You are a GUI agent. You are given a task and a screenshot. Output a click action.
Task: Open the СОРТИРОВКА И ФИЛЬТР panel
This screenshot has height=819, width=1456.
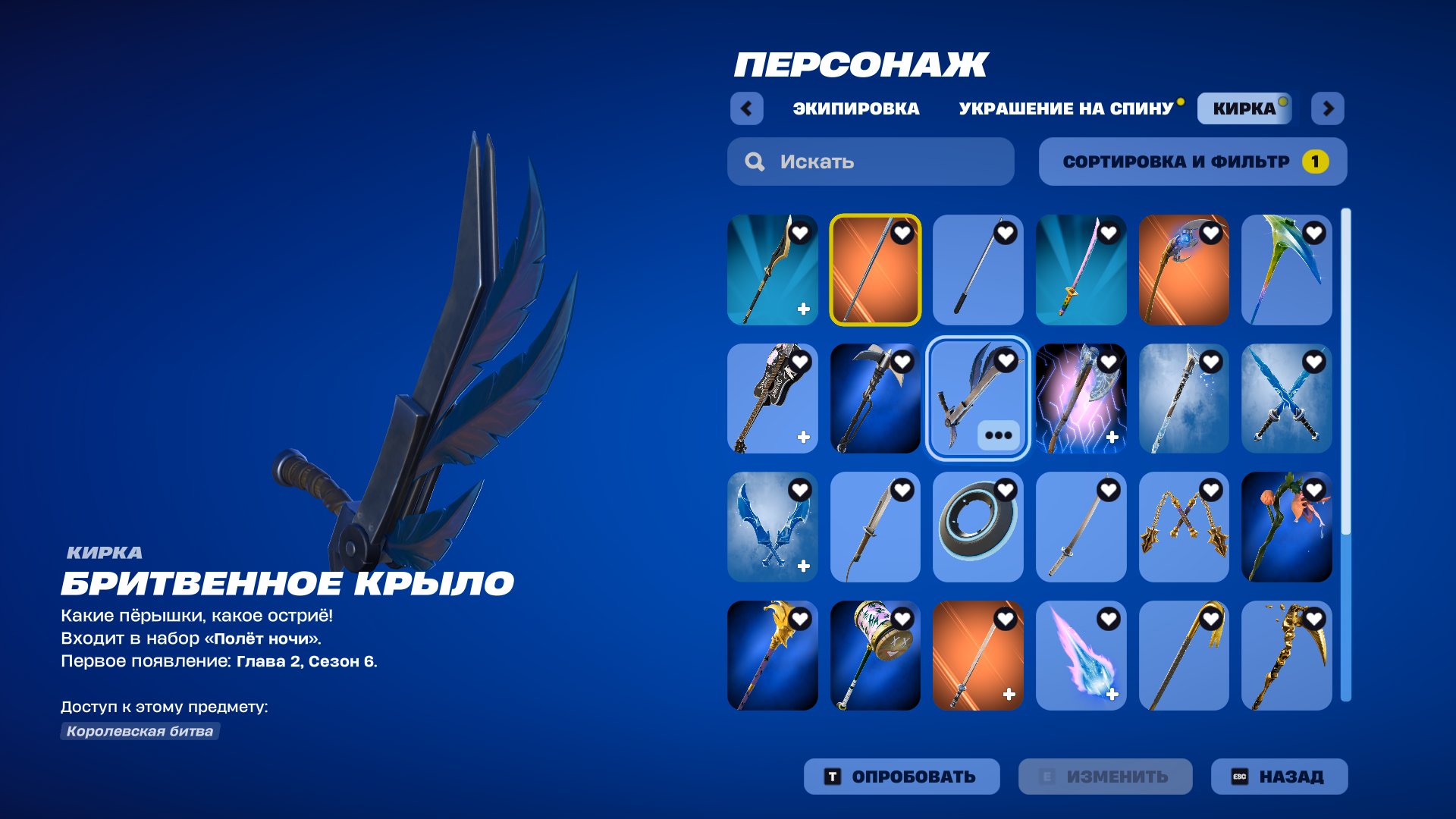click(1192, 161)
